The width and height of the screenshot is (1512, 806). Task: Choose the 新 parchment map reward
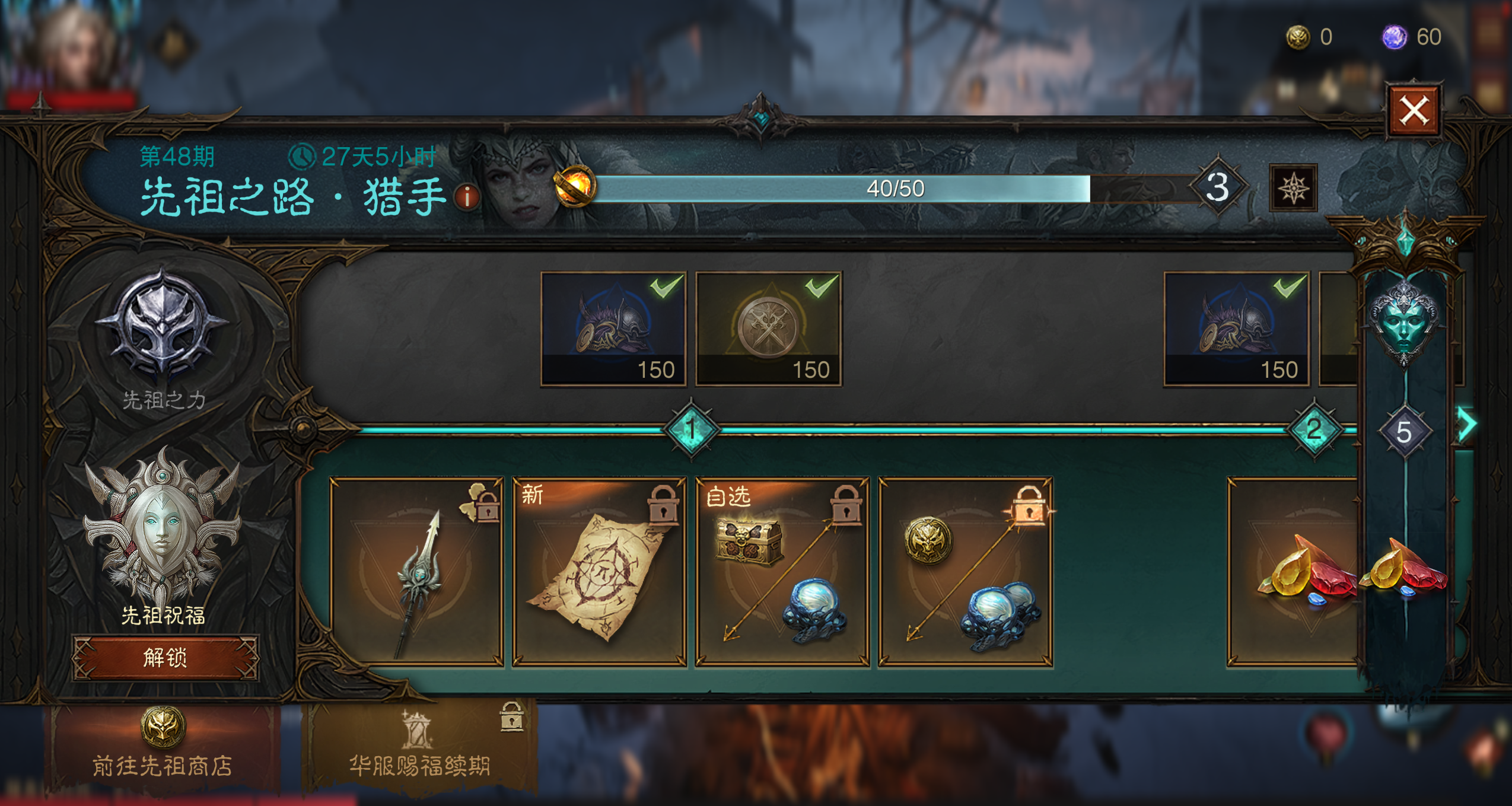pyautogui.click(x=600, y=572)
